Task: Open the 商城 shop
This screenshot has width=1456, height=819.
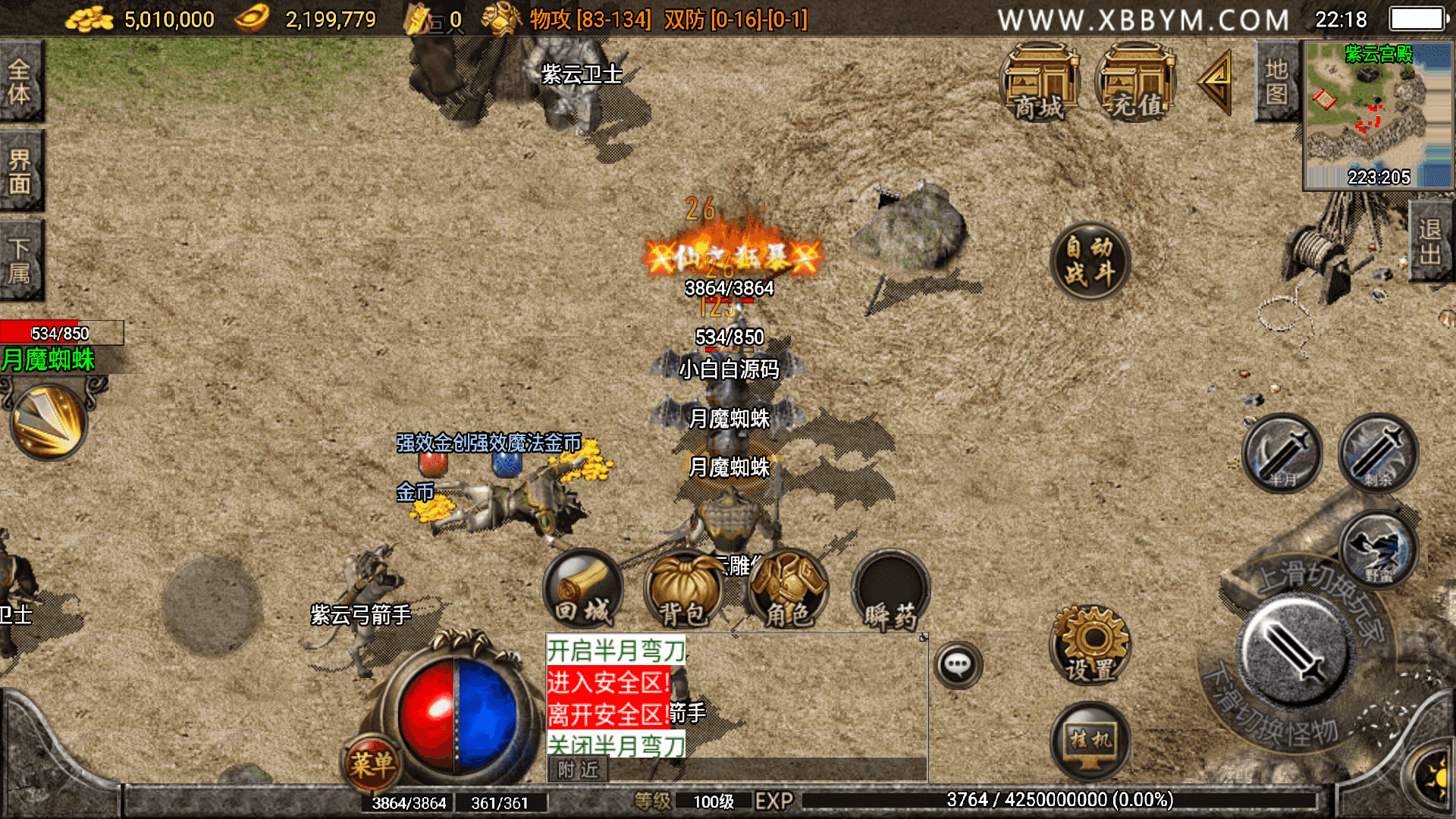Action: pyautogui.click(x=1040, y=83)
